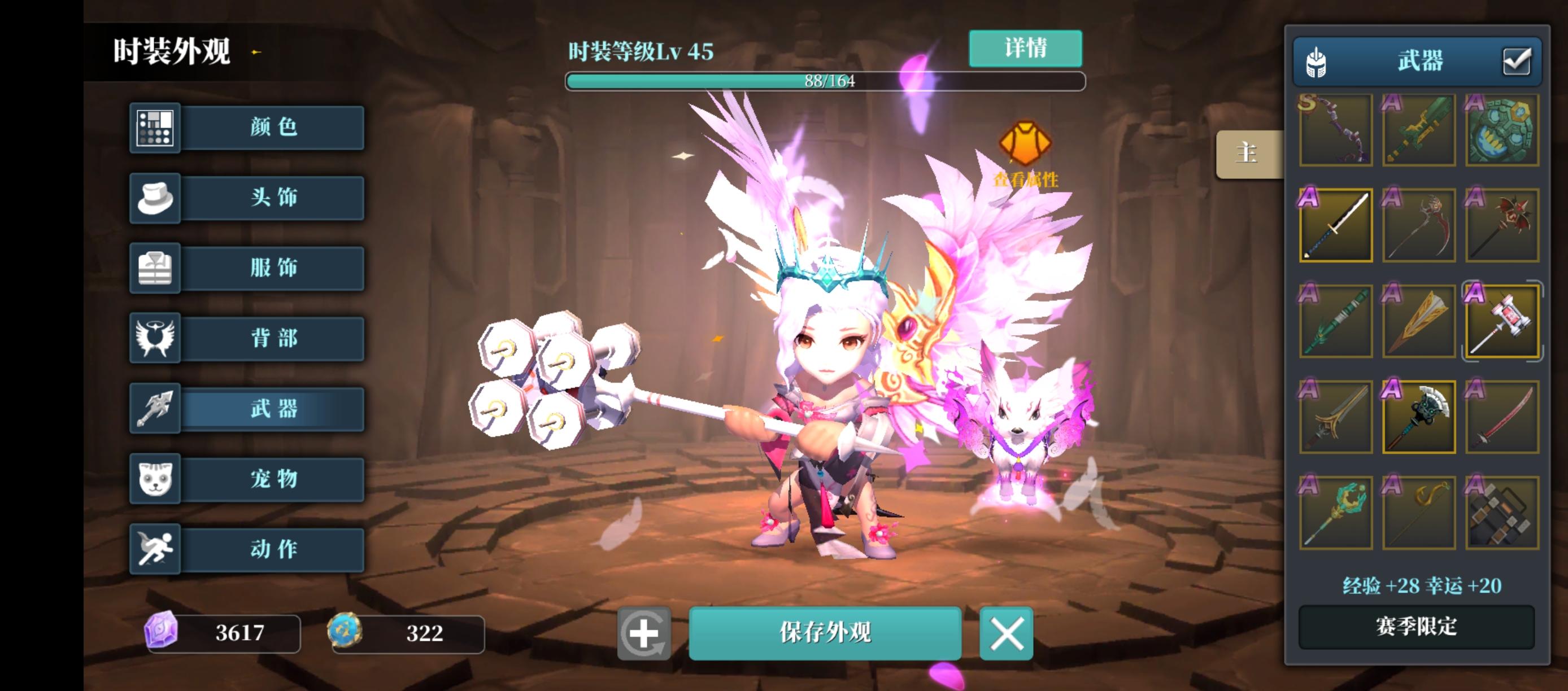The height and width of the screenshot is (691, 1568).
Task: Select the 服饰 clothing vest icon
Action: [155, 268]
